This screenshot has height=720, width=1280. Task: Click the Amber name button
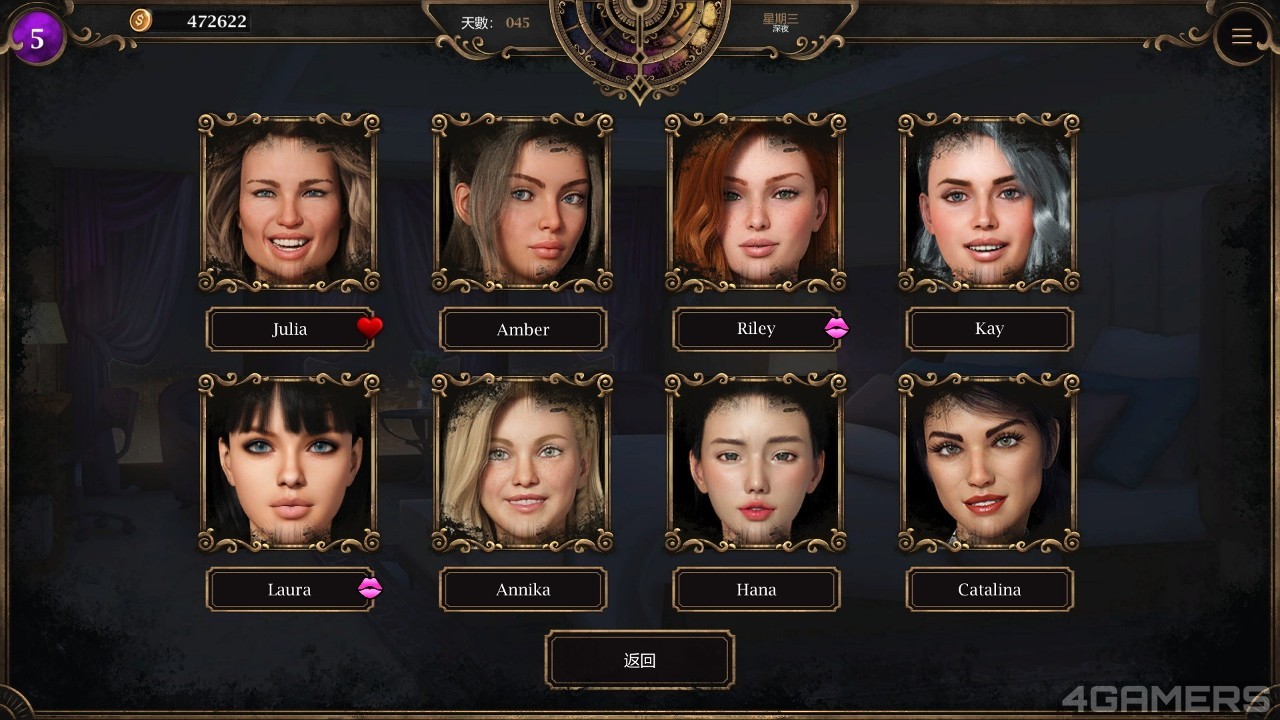[523, 329]
